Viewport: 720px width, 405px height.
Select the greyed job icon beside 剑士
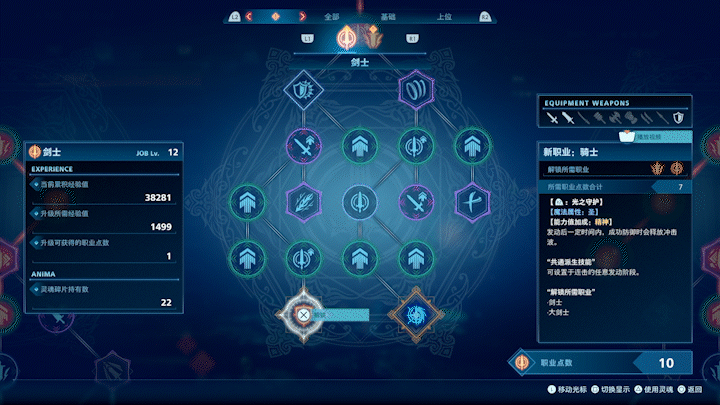point(374,39)
